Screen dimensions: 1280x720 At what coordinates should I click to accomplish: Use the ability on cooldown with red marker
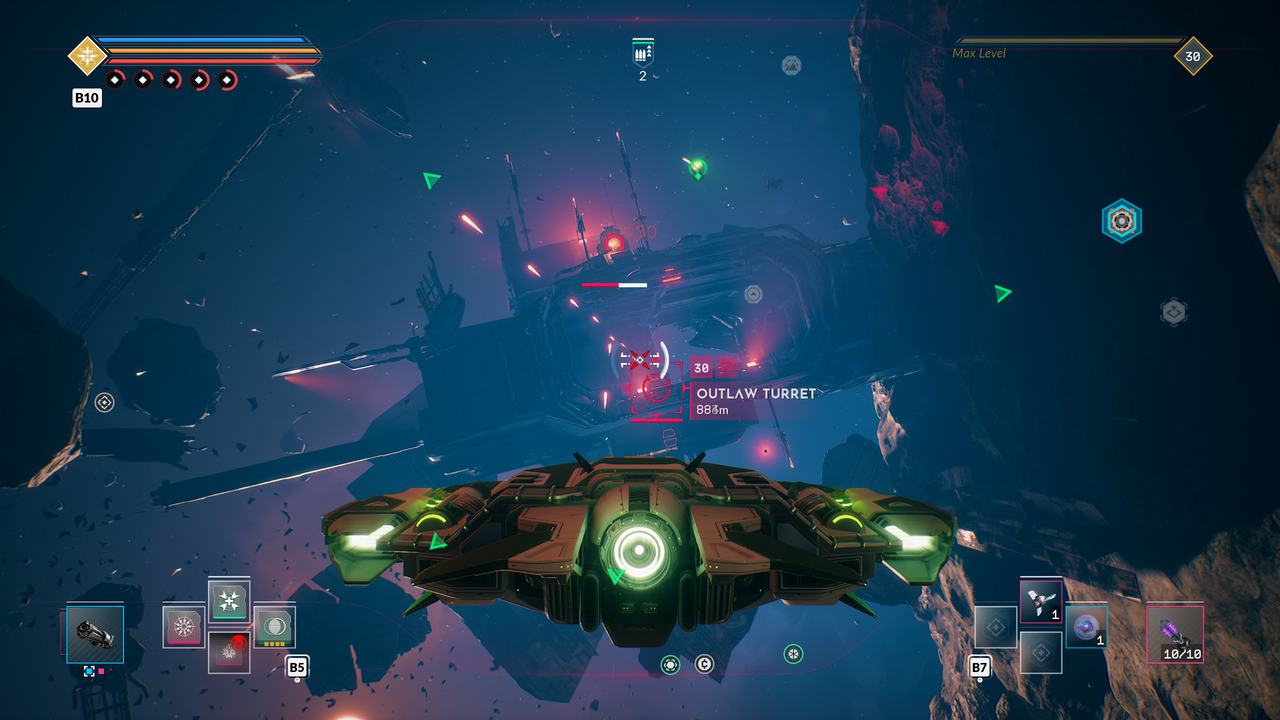point(229,652)
